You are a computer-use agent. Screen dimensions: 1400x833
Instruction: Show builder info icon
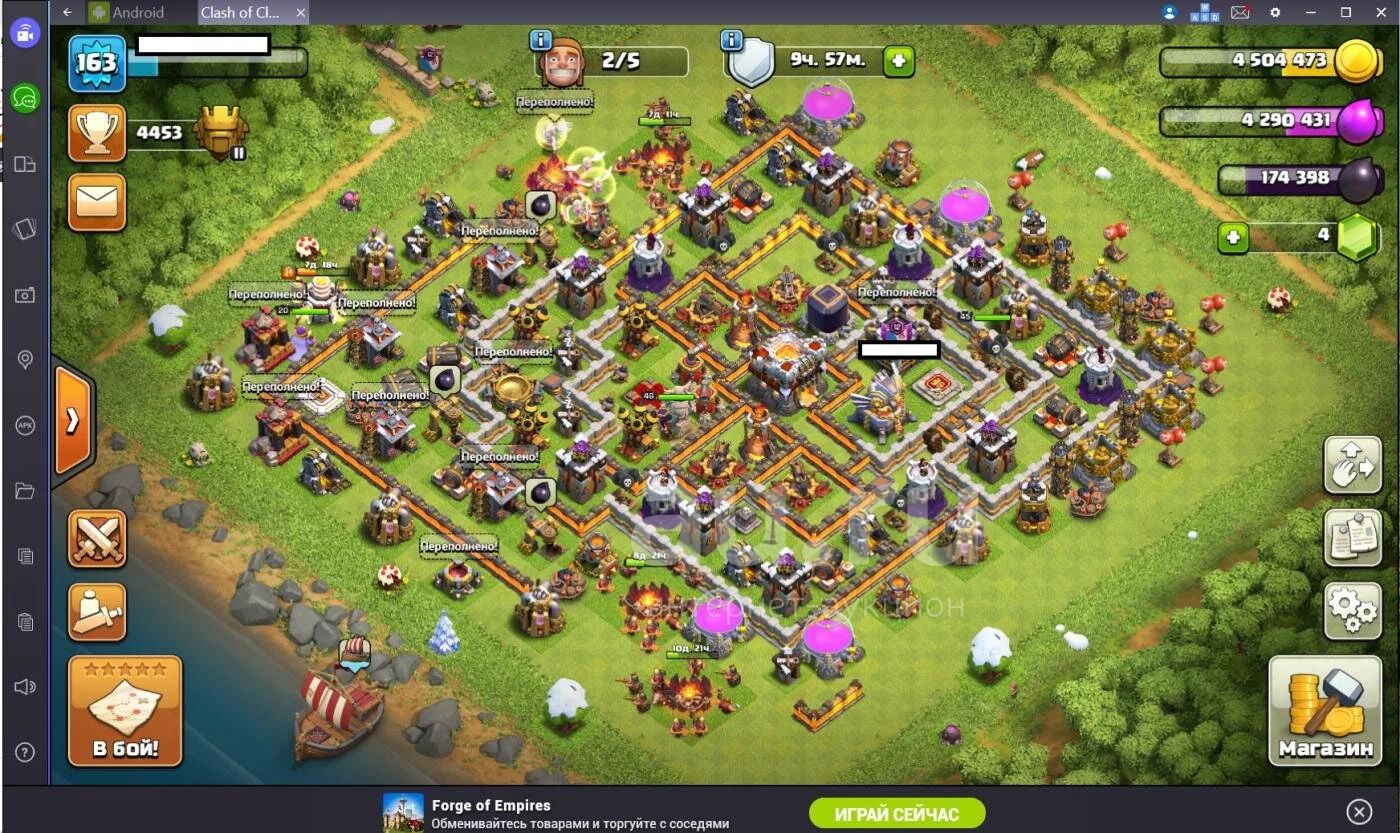pos(541,40)
